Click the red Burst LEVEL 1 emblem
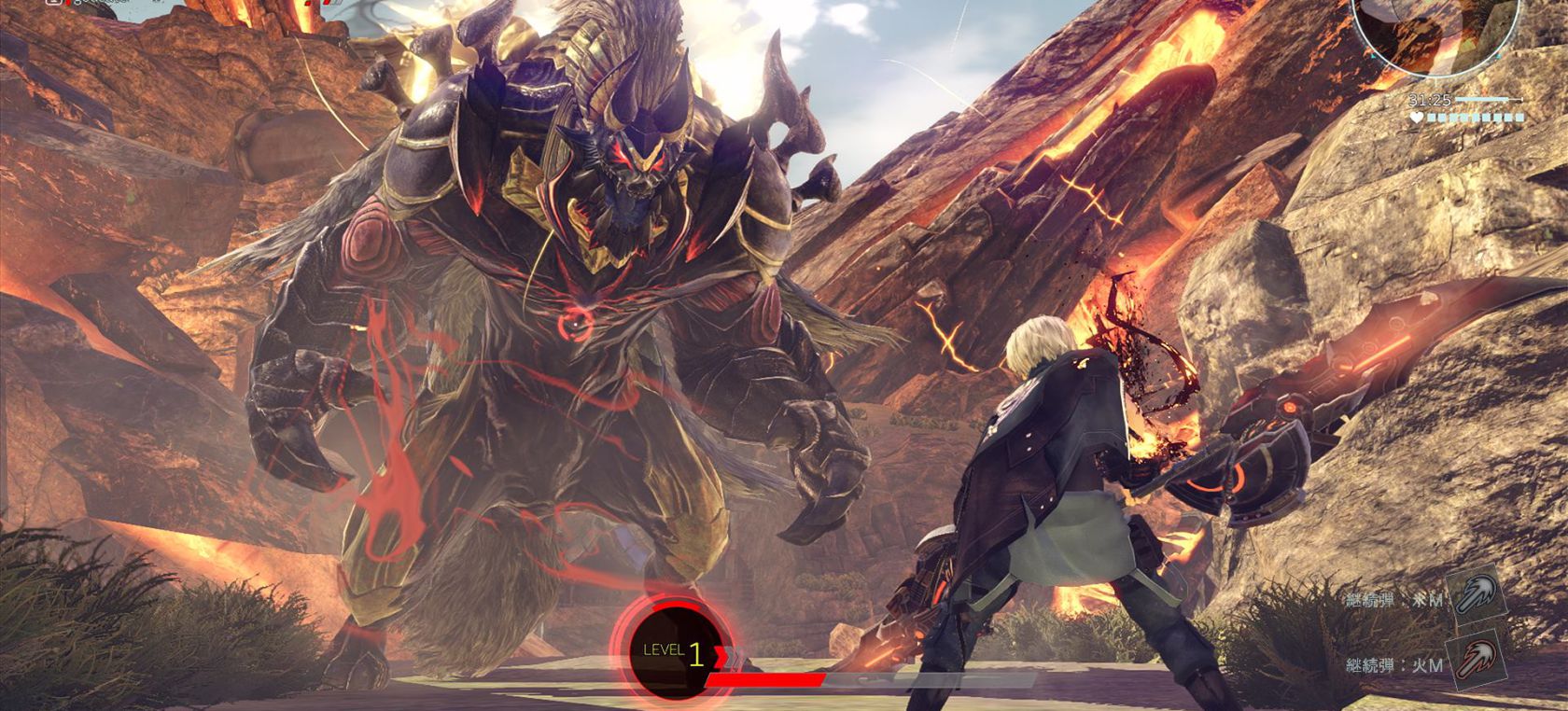The height and width of the screenshot is (711, 1568). tap(666, 651)
